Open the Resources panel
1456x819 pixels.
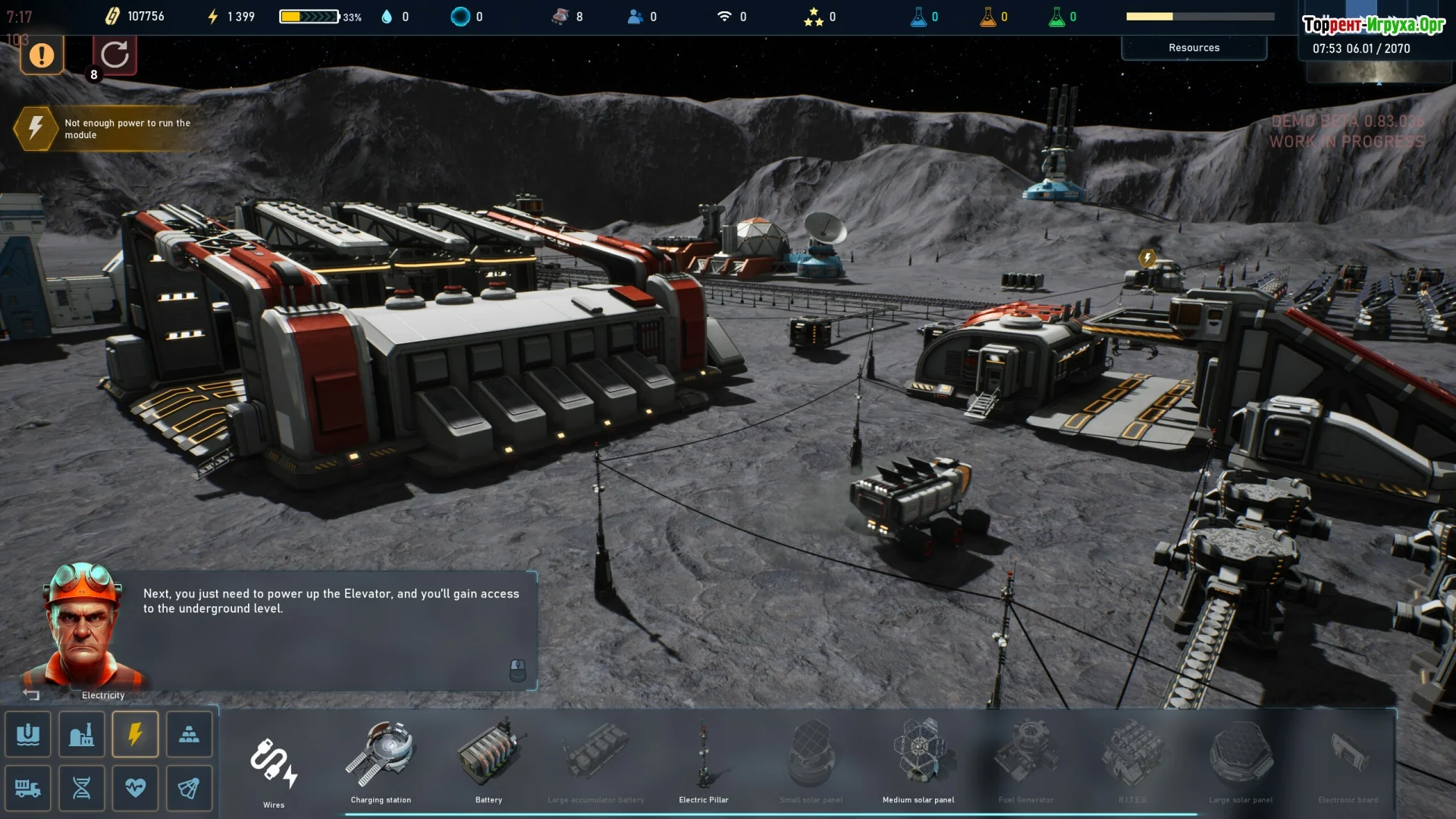(1194, 48)
